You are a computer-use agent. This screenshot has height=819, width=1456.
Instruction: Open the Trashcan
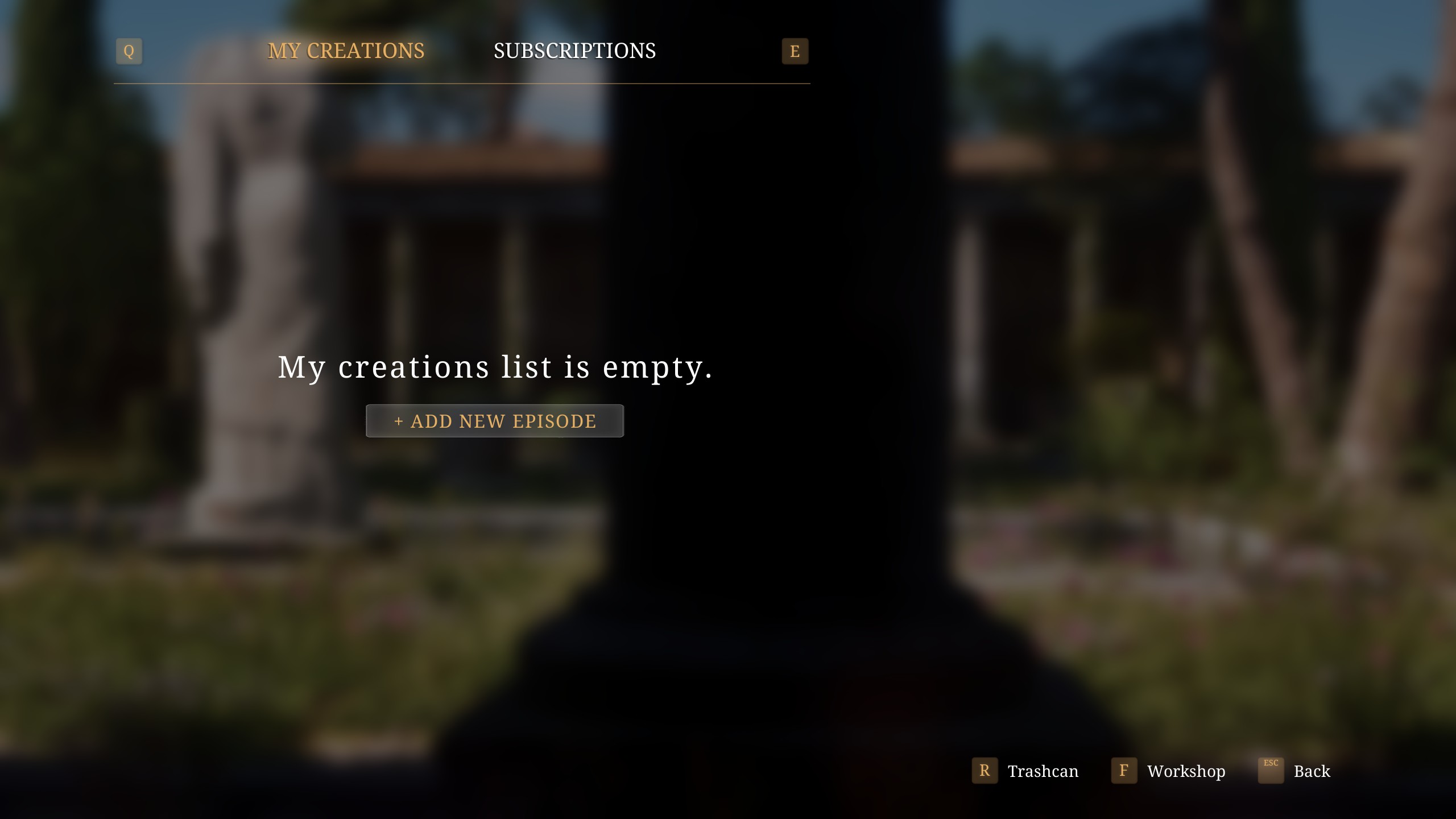tap(1025, 771)
